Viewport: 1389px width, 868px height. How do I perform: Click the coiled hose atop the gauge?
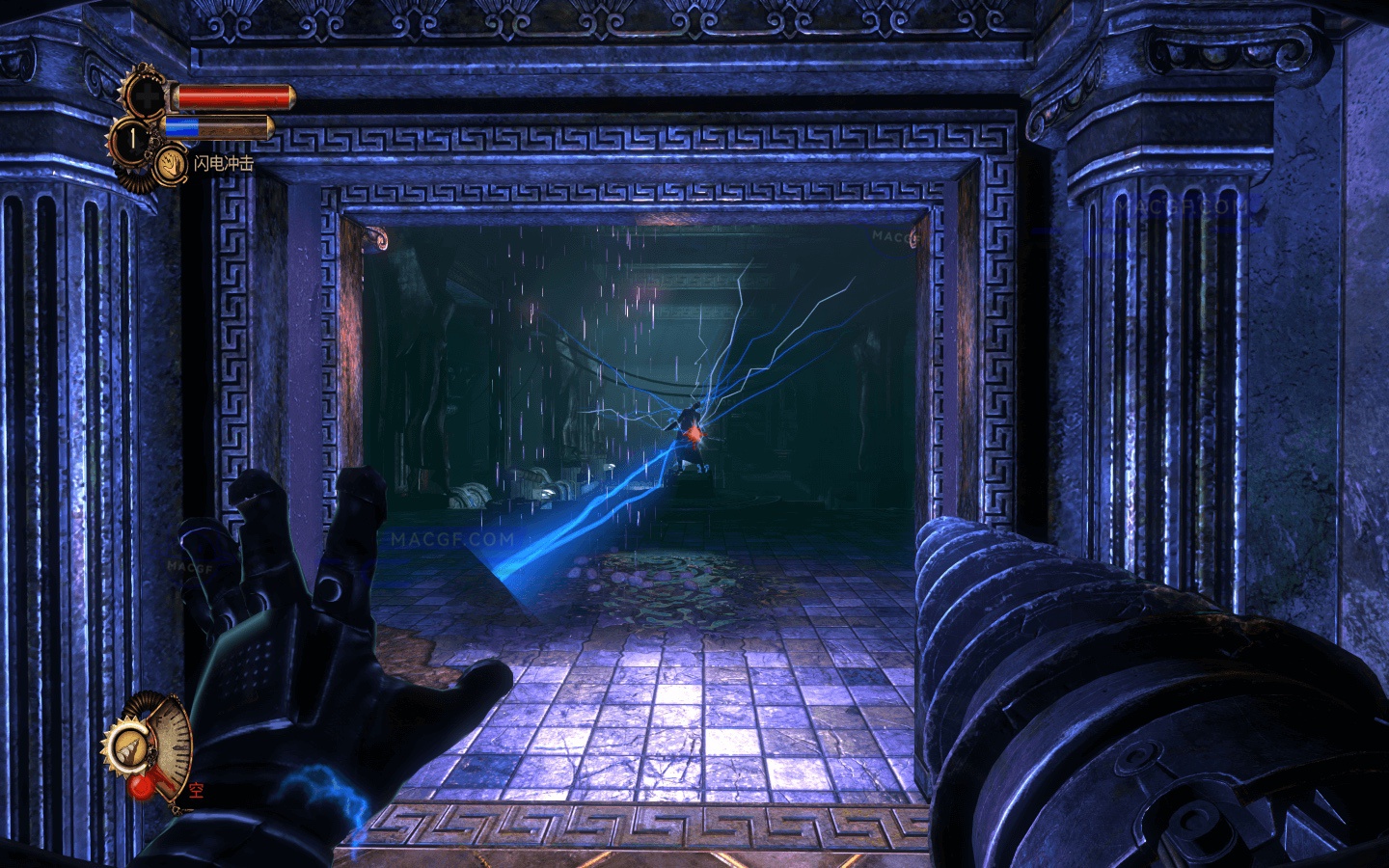[x=142, y=701]
